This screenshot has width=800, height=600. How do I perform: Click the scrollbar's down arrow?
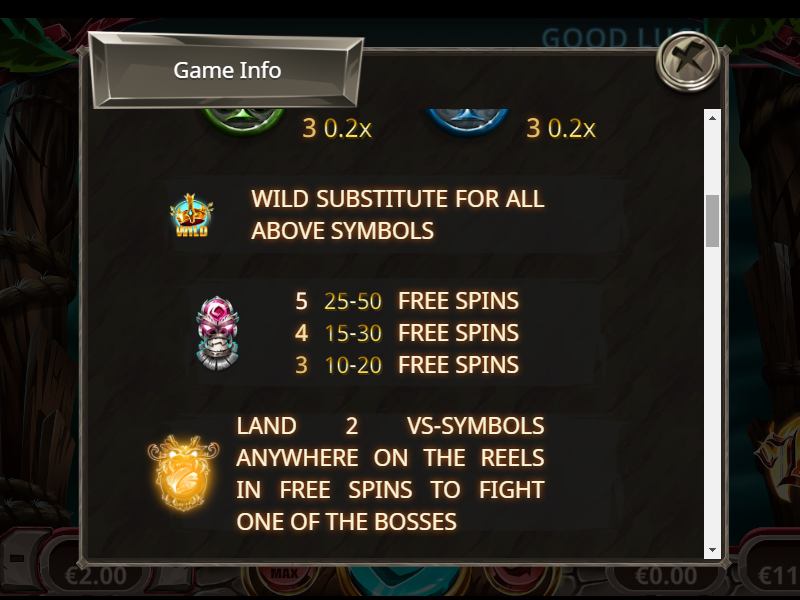point(713,550)
